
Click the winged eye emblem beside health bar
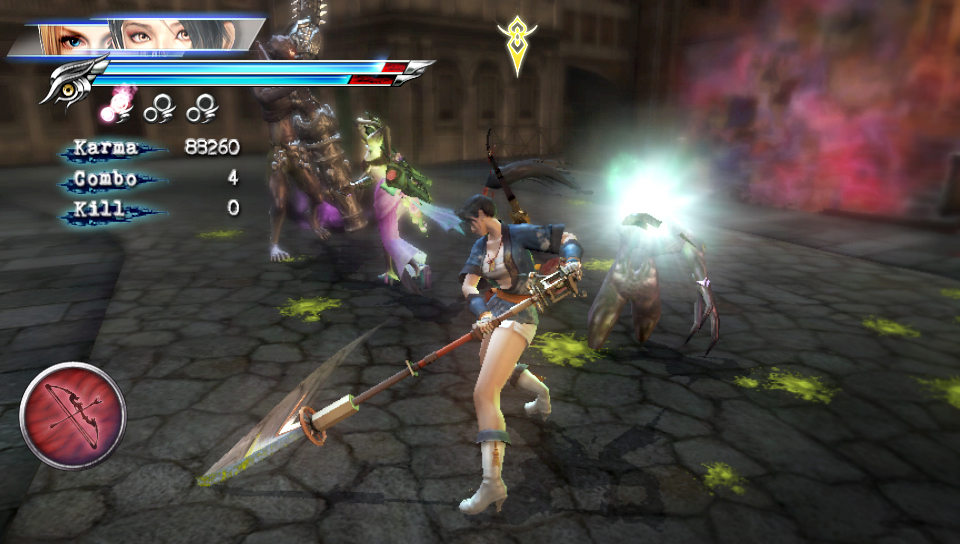[72, 80]
